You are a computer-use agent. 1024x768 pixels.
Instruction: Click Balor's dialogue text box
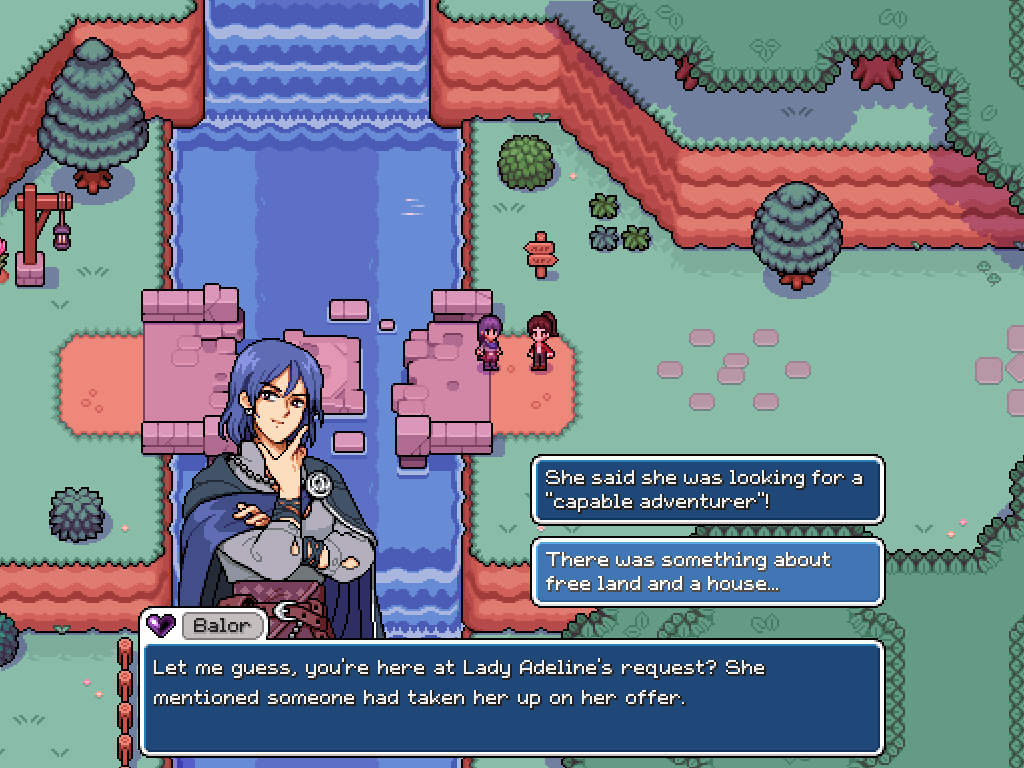pyautogui.click(x=511, y=697)
